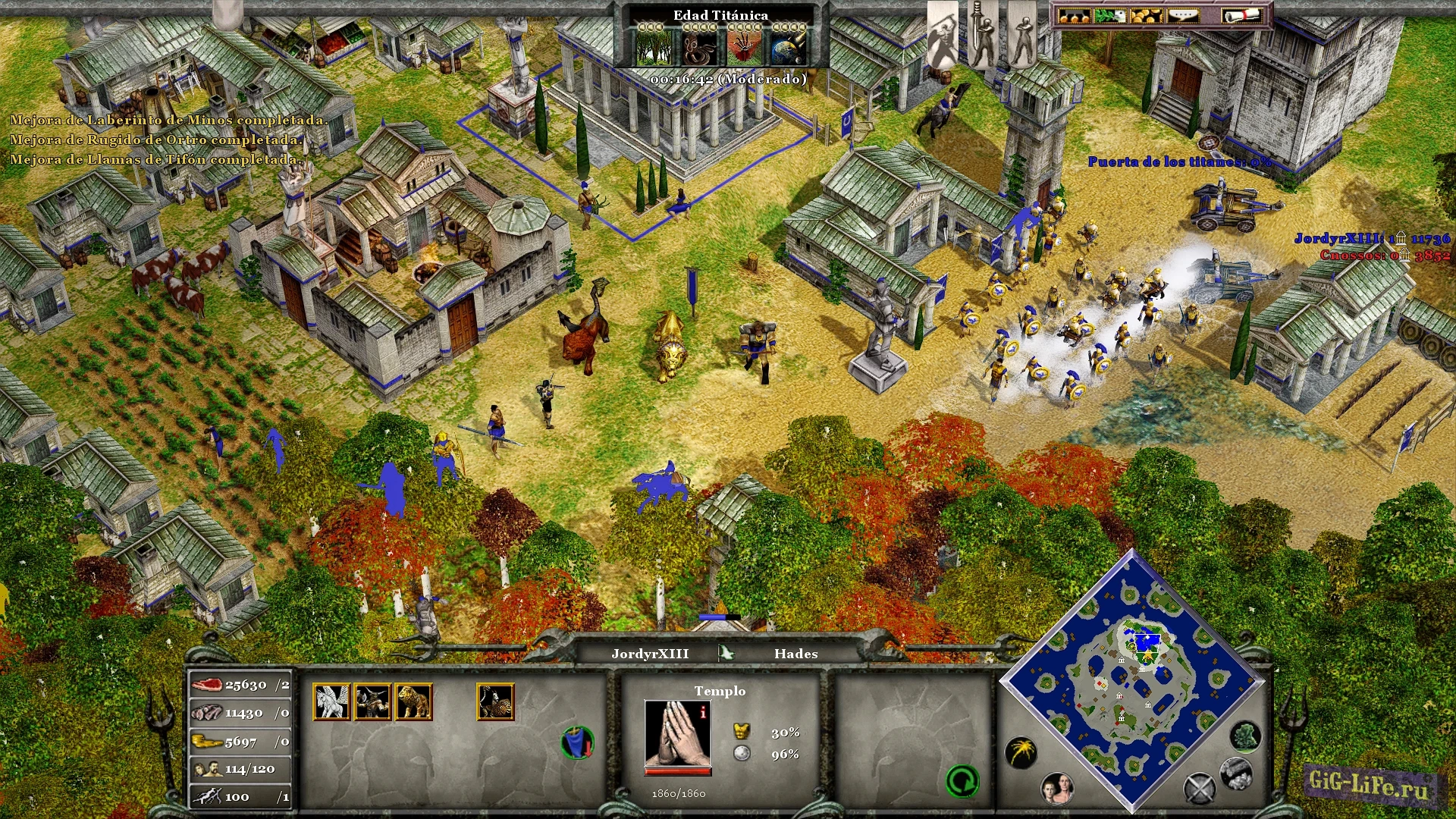This screenshot has height=819, width=1456.
Task: Open the green laurel diplomacy menu
Action: [x=1109, y=15]
